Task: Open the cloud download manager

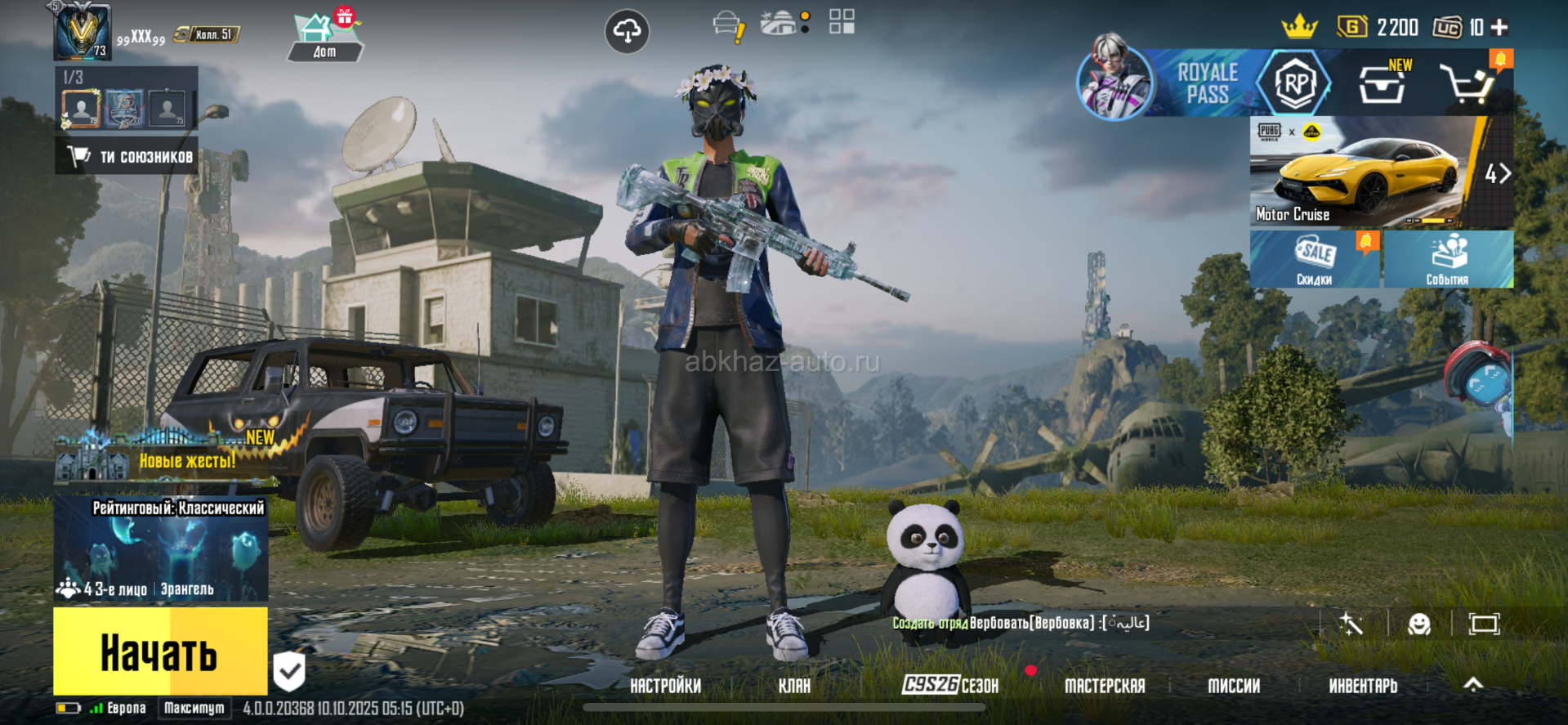Action: 627,32
